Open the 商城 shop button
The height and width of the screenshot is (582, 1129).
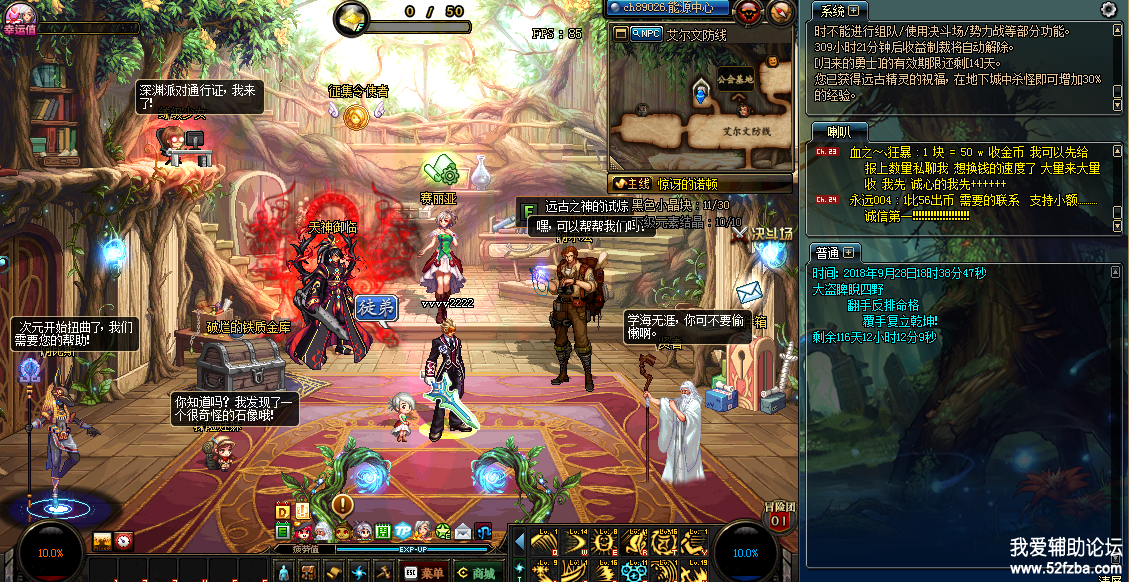point(476,572)
